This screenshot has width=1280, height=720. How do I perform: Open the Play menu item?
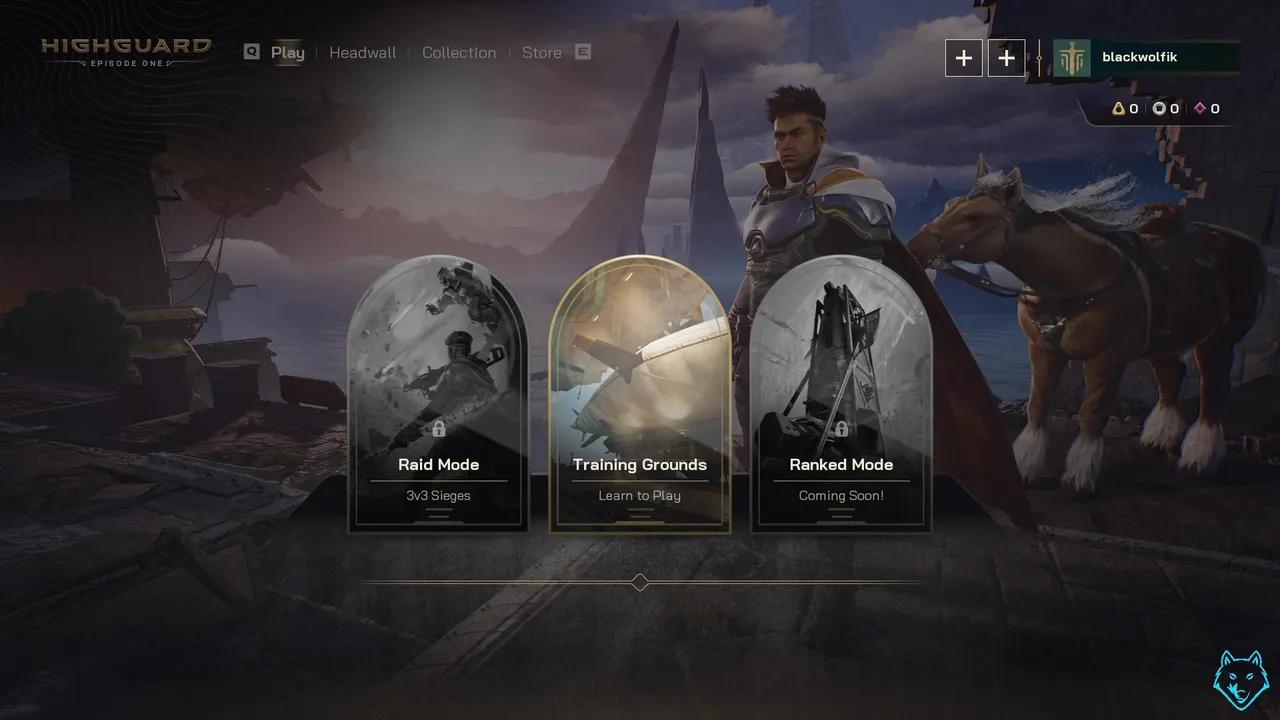click(x=287, y=52)
